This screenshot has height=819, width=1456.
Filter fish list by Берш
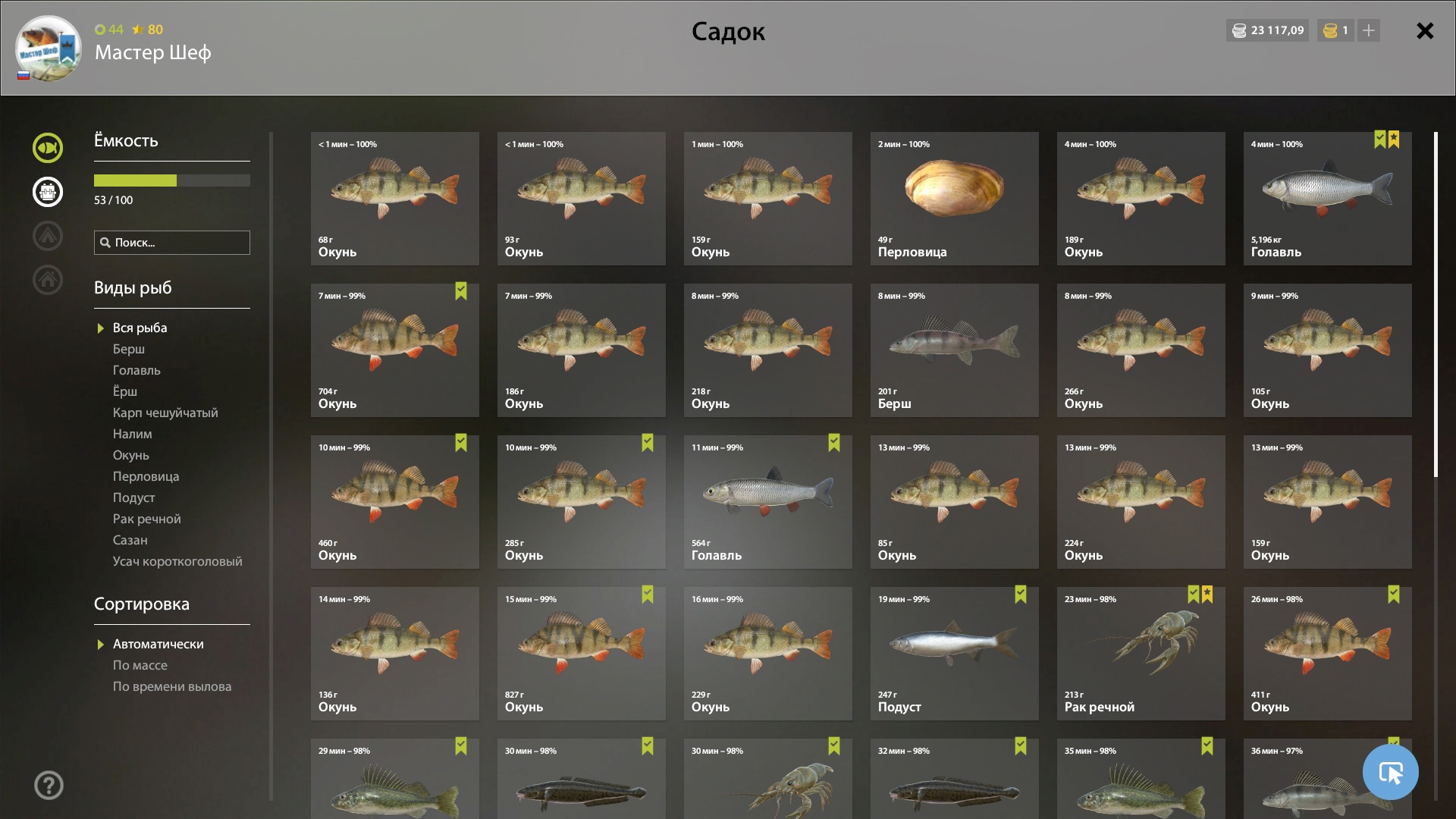click(x=129, y=349)
